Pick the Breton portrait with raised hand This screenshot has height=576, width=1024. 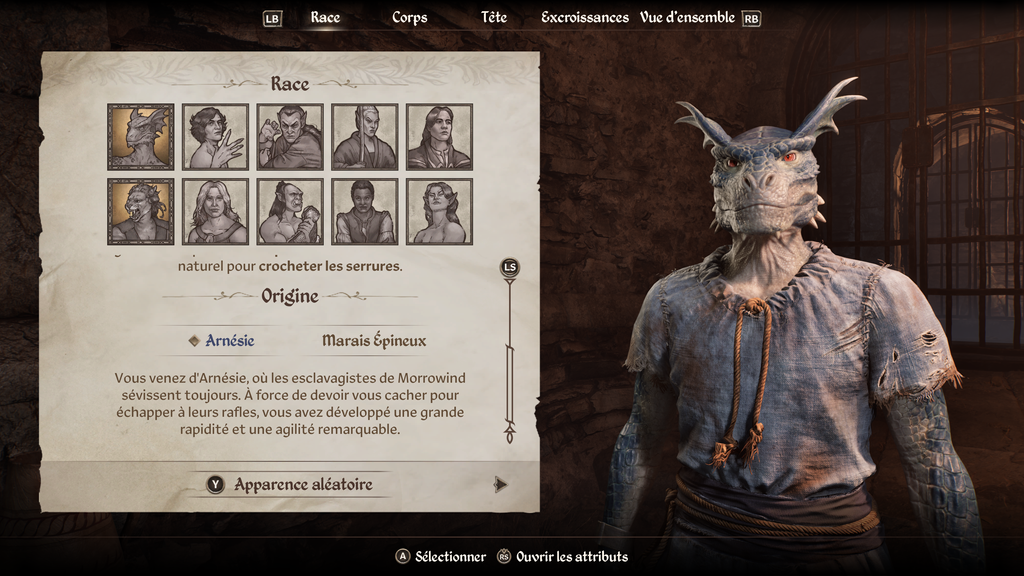point(215,137)
